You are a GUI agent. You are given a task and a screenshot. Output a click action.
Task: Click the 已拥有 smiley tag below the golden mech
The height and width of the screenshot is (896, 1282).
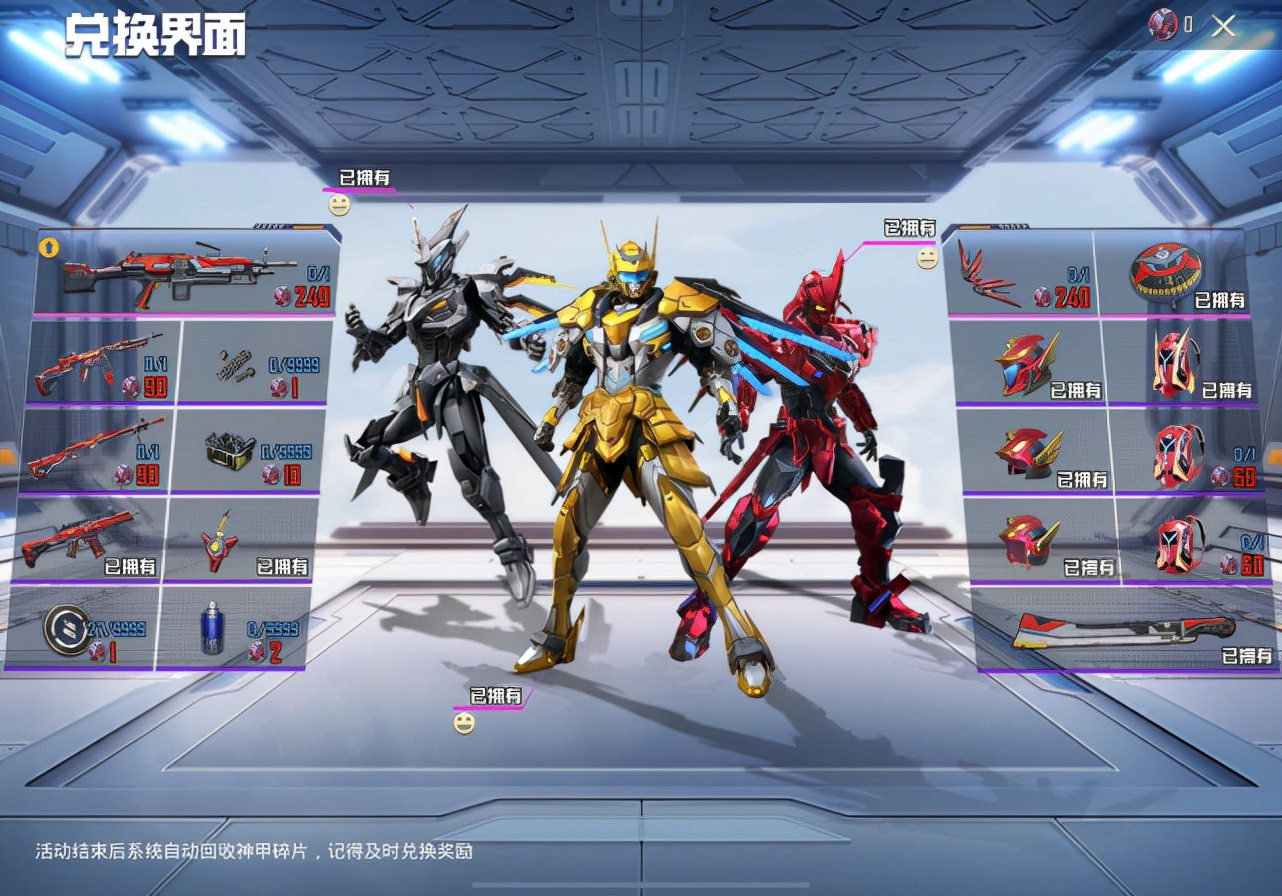click(x=498, y=692)
